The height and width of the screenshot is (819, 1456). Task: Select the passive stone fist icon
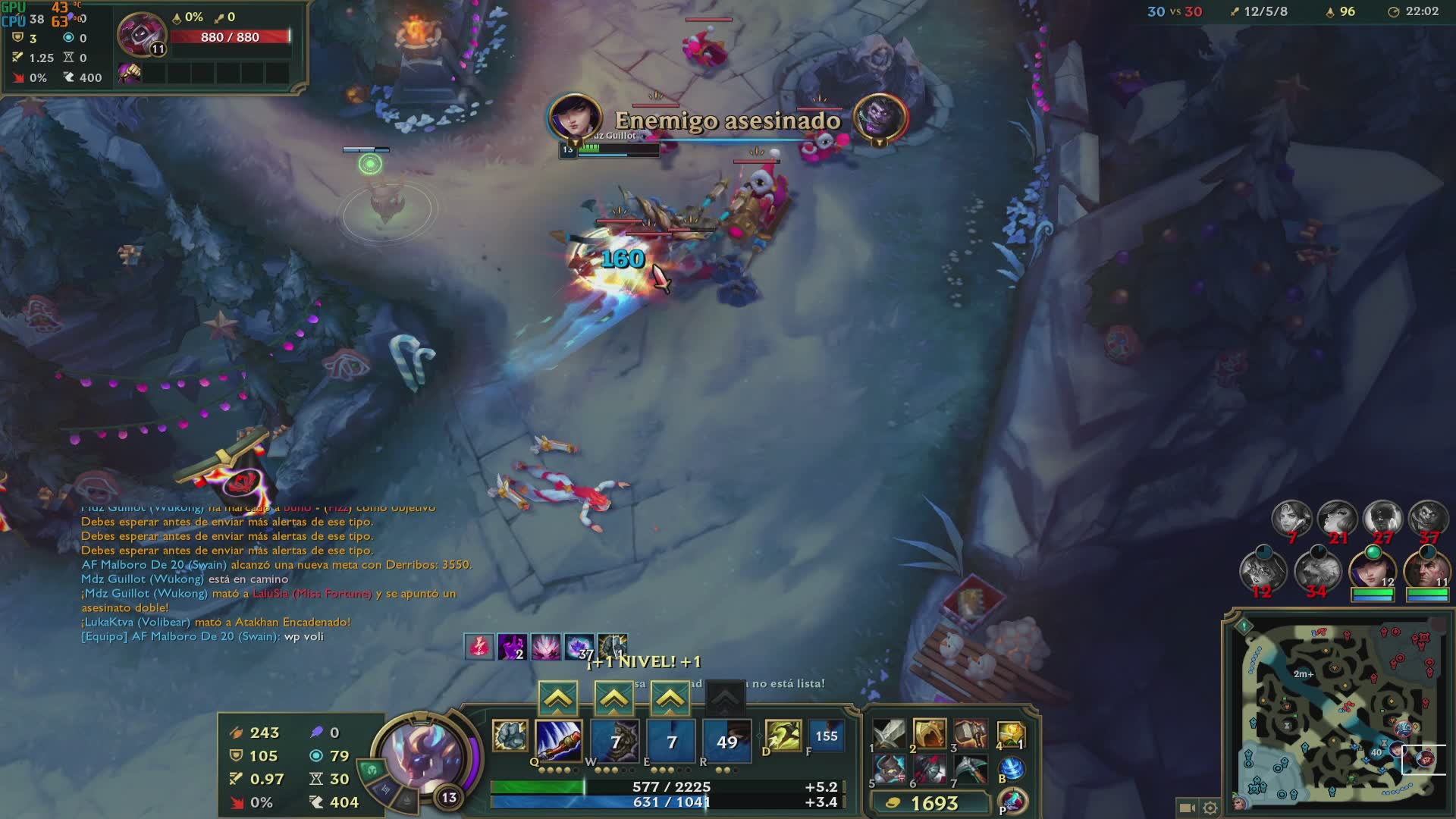510,736
